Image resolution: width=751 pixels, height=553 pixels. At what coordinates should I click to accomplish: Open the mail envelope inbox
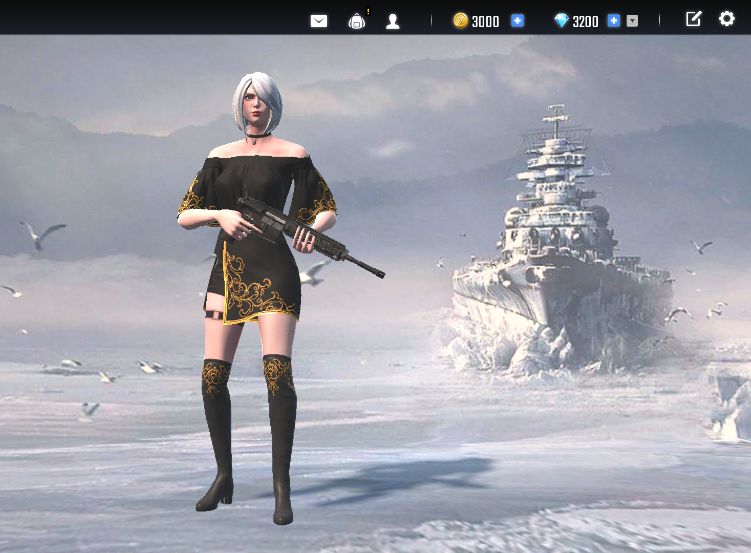click(x=319, y=21)
